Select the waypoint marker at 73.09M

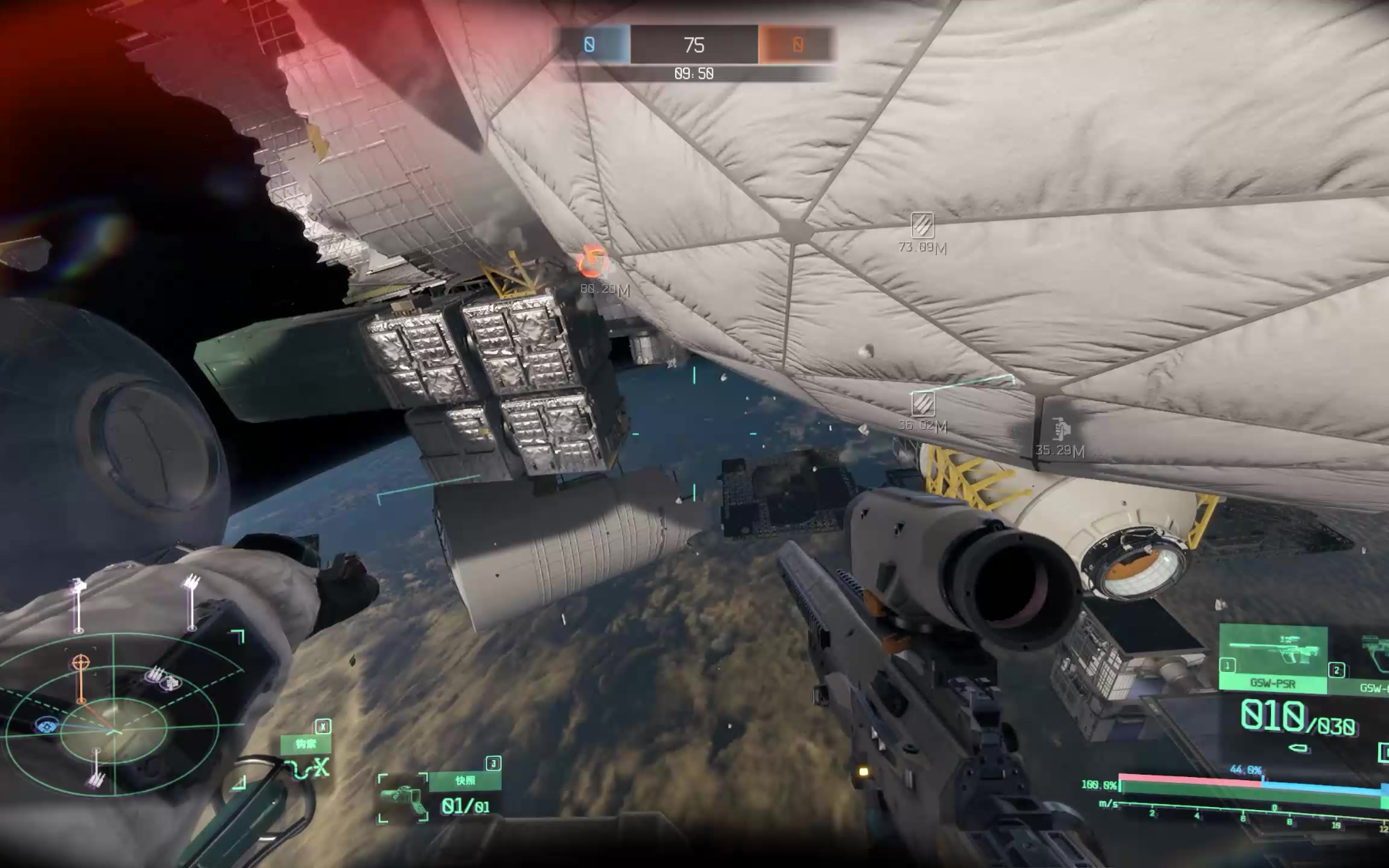(x=922, y=225)
